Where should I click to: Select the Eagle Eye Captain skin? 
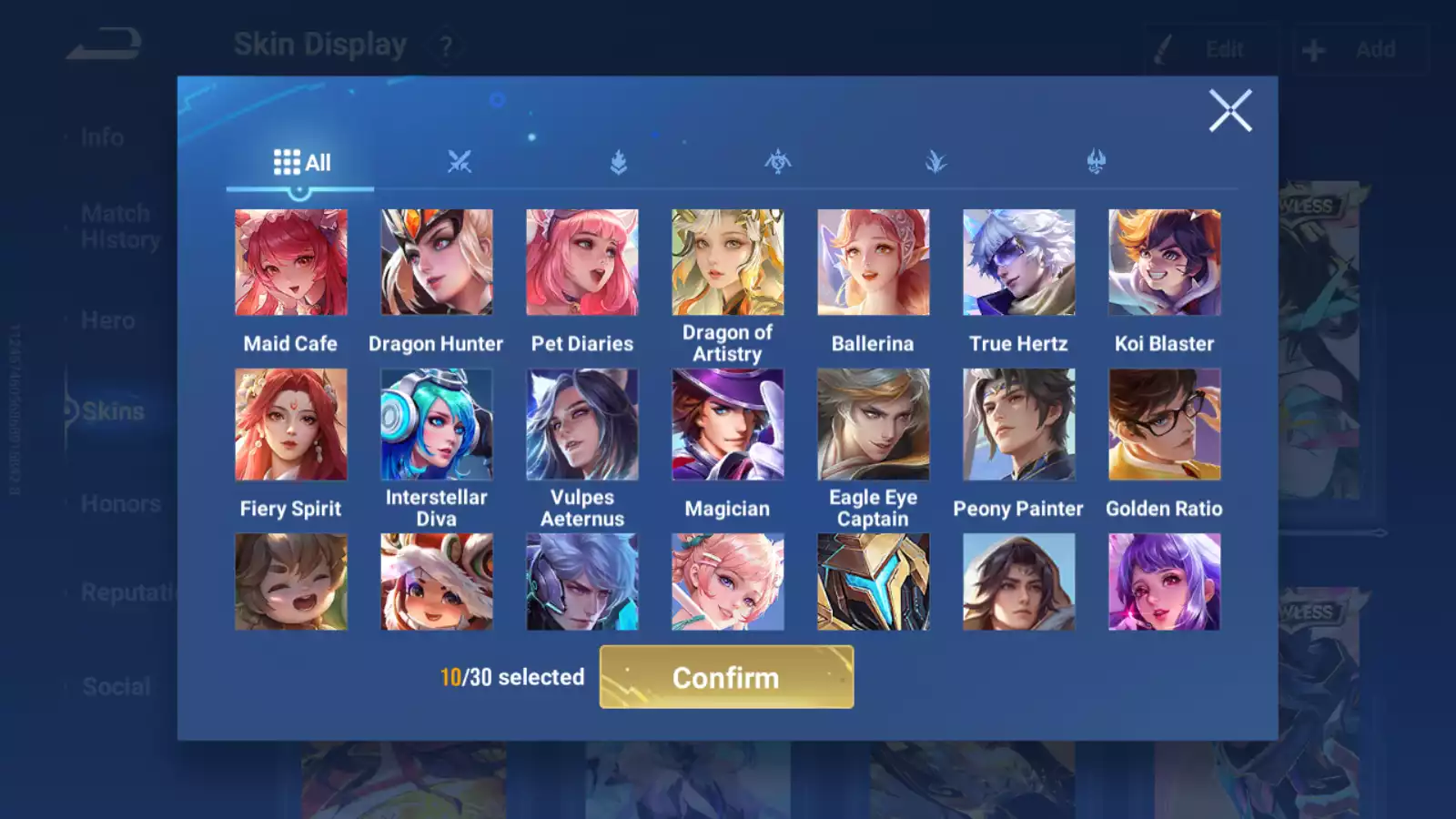pyautogui.click(x=873, y=424)
